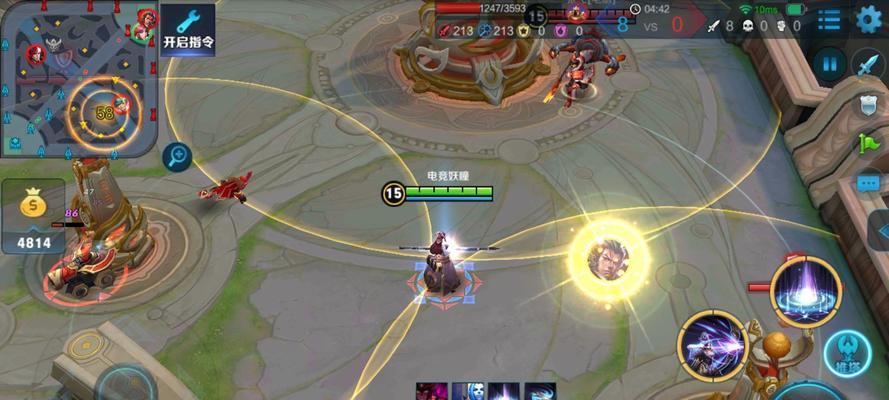This screenshot has width=889, height=400.
Task: Tap the green flag rally signal
Action: click(x=867, y=143)
